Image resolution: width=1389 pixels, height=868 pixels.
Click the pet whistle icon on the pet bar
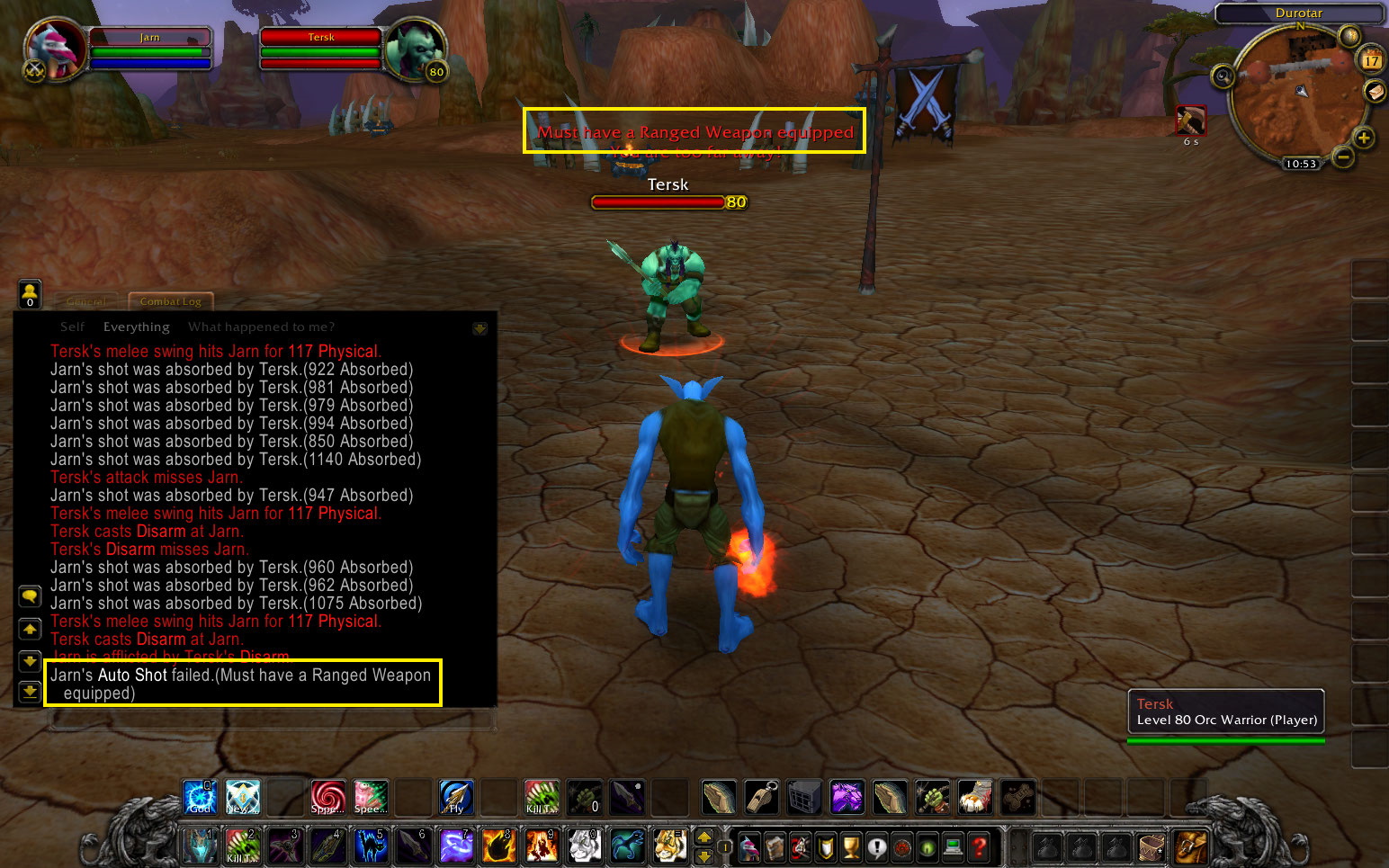761,797
